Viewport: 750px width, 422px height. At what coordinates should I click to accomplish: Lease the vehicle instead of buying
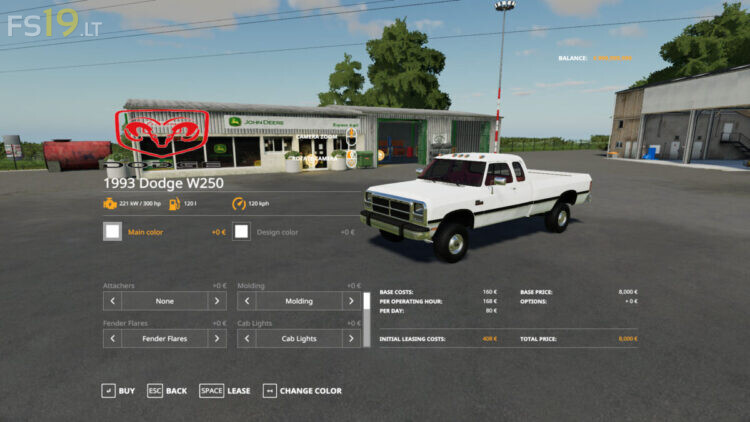(x=225, y=391)
